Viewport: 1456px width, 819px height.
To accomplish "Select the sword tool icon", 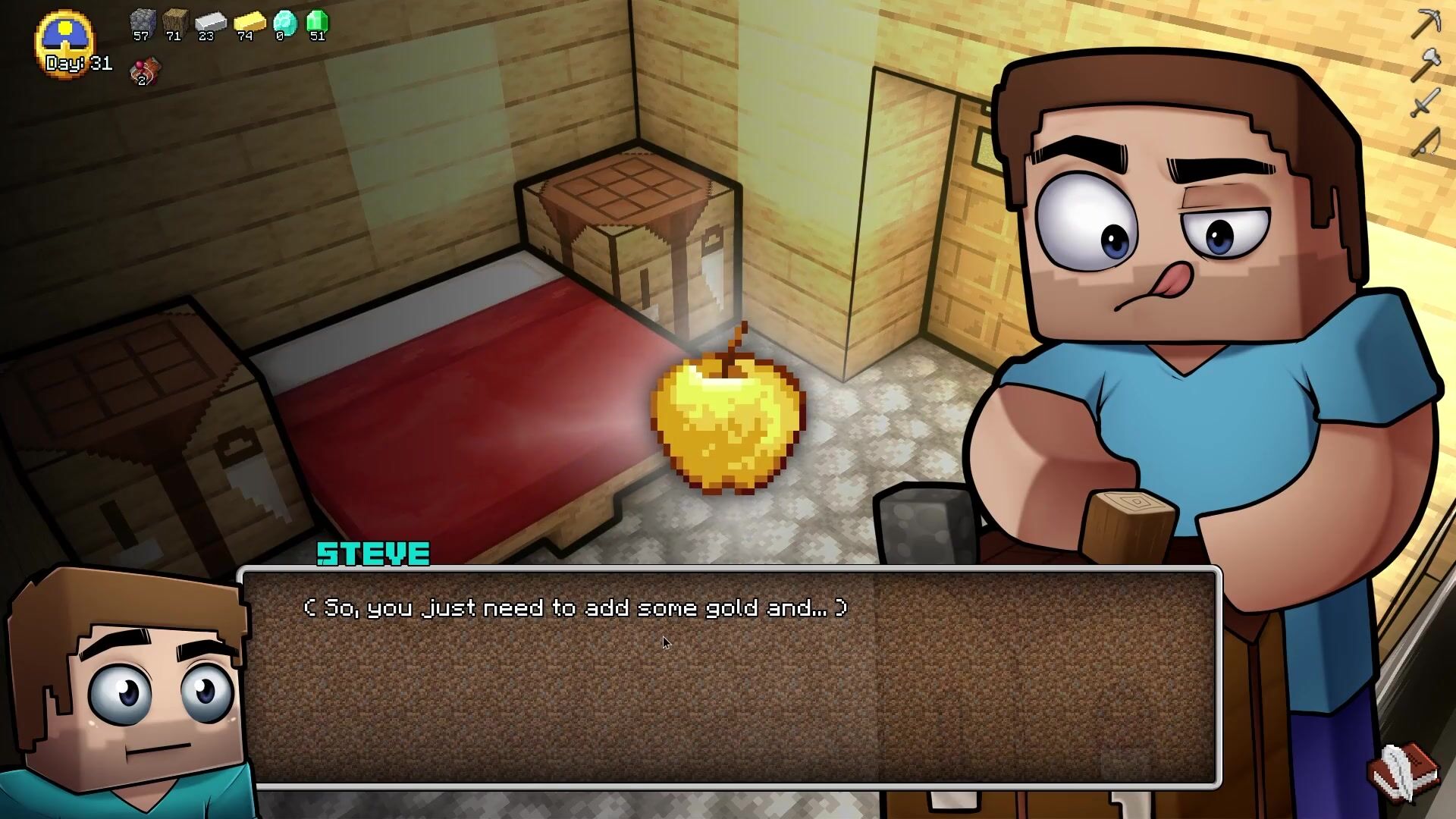I will pos(1425,102).
